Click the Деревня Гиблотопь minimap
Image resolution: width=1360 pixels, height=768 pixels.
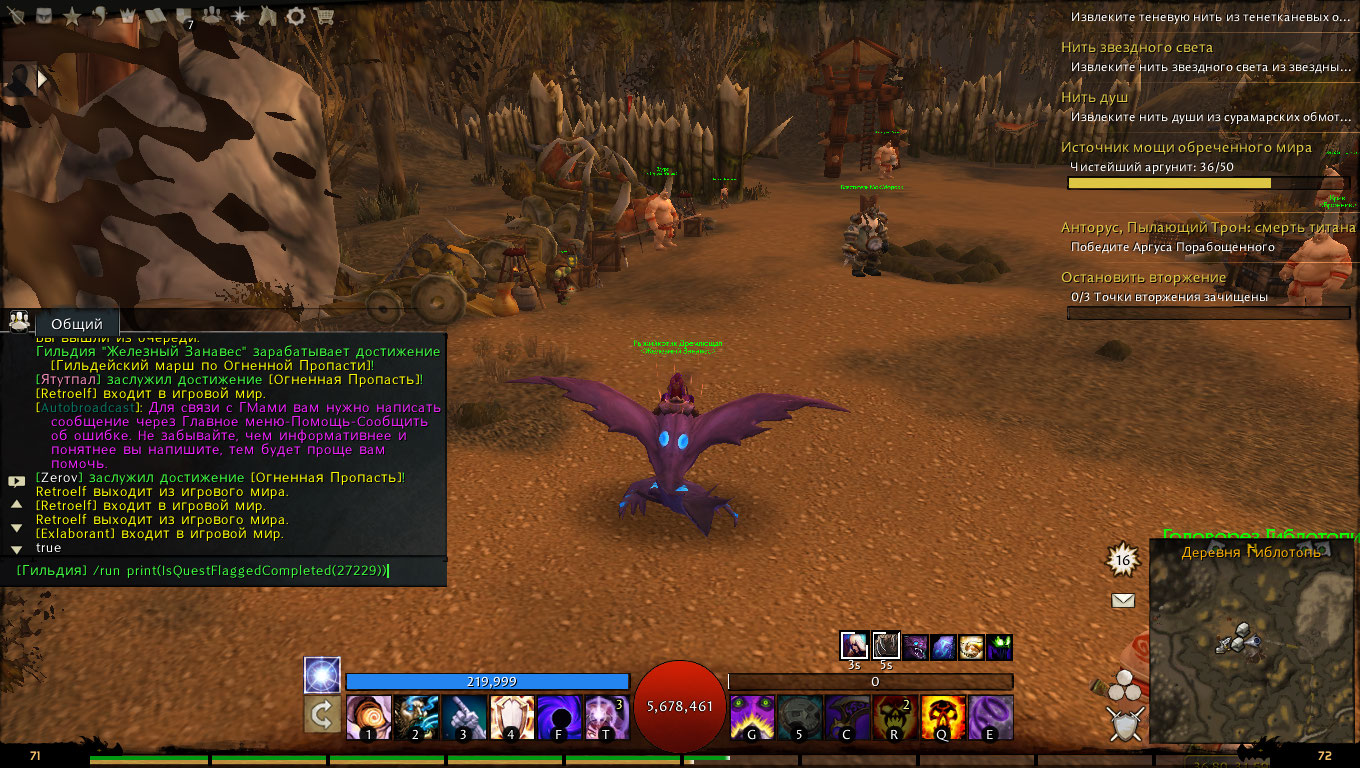tap(1252, 645)
